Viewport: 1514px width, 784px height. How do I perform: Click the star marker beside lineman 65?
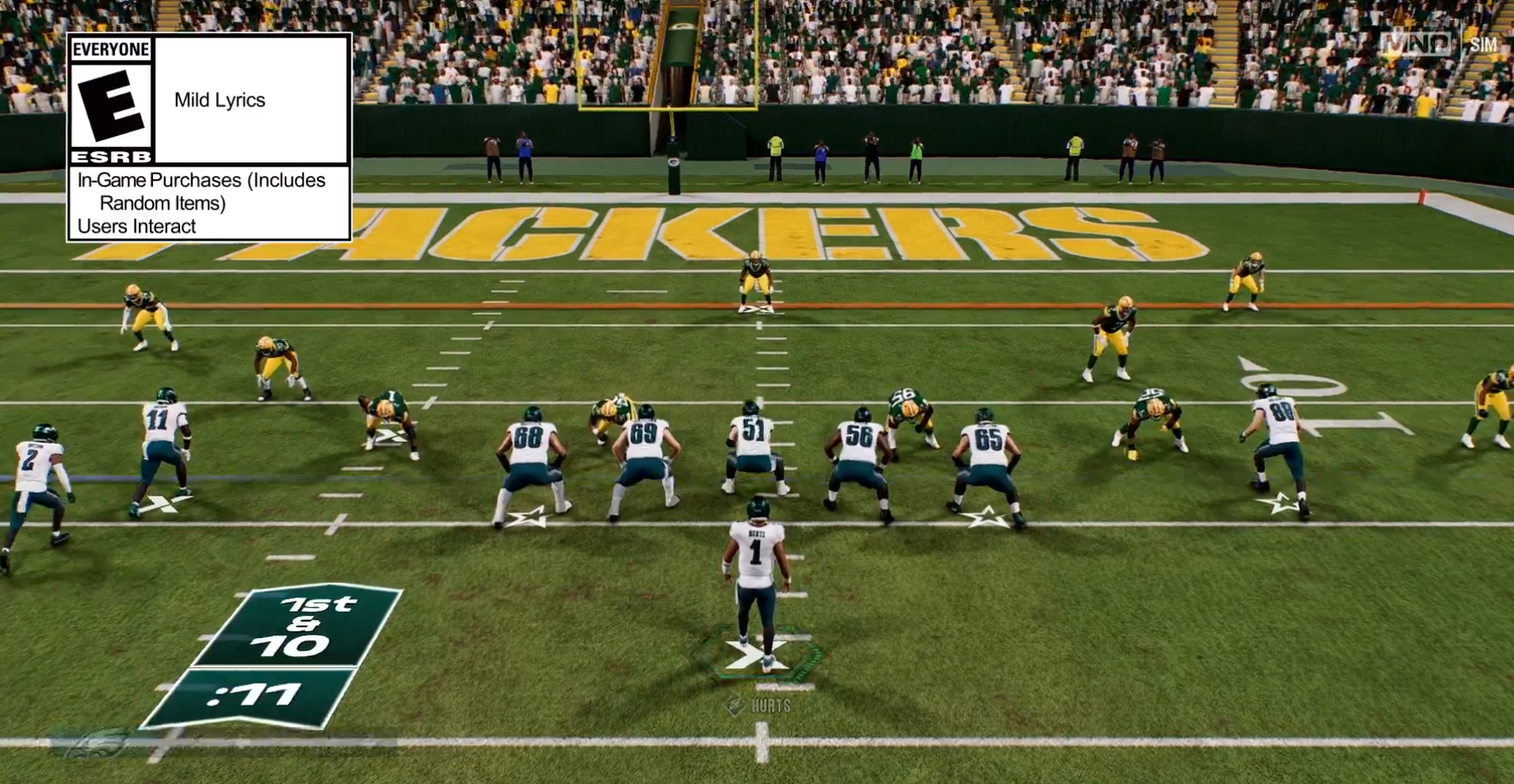point(985,519)
